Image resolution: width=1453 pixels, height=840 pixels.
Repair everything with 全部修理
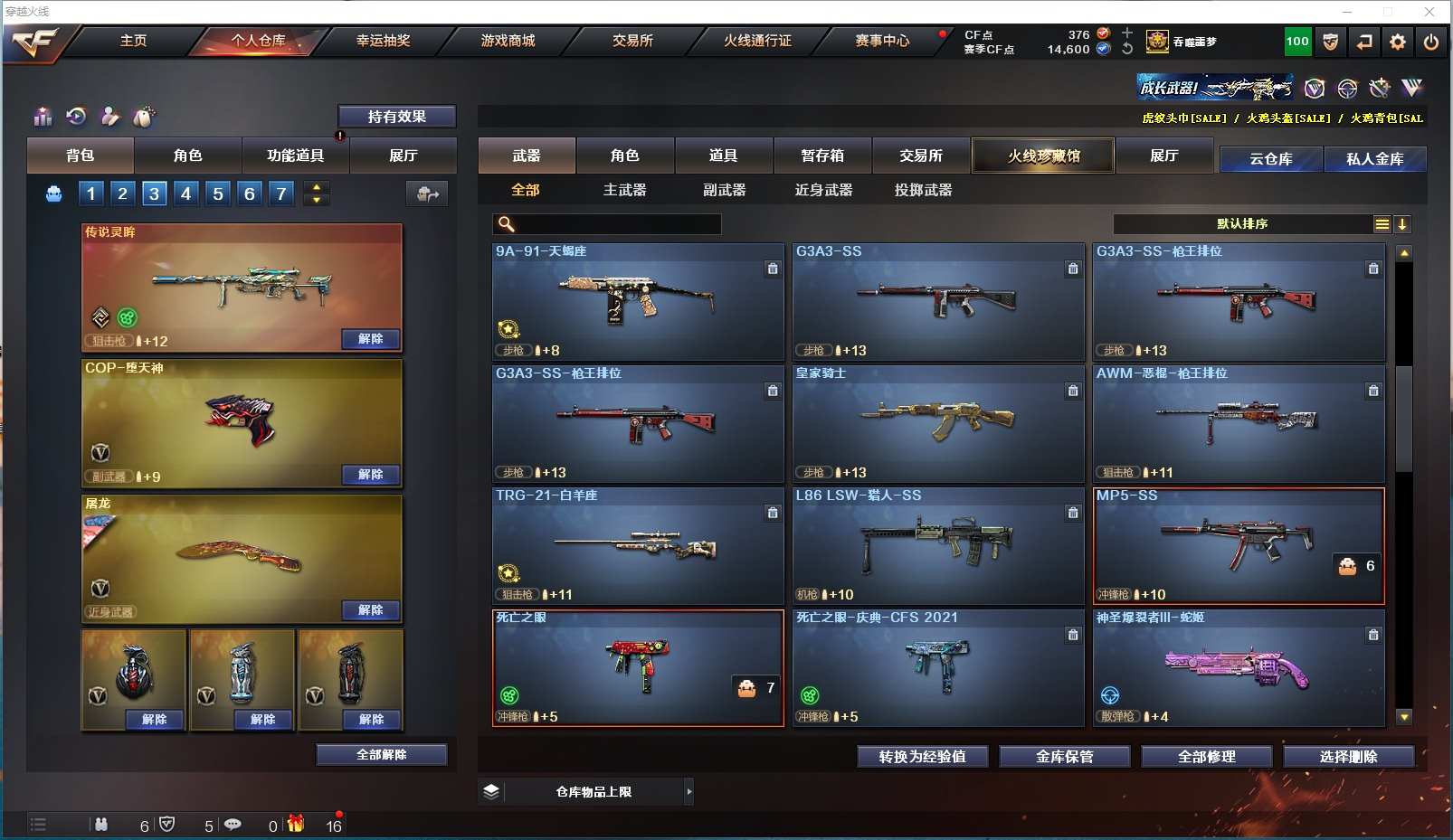click(x=1206, y=757)
